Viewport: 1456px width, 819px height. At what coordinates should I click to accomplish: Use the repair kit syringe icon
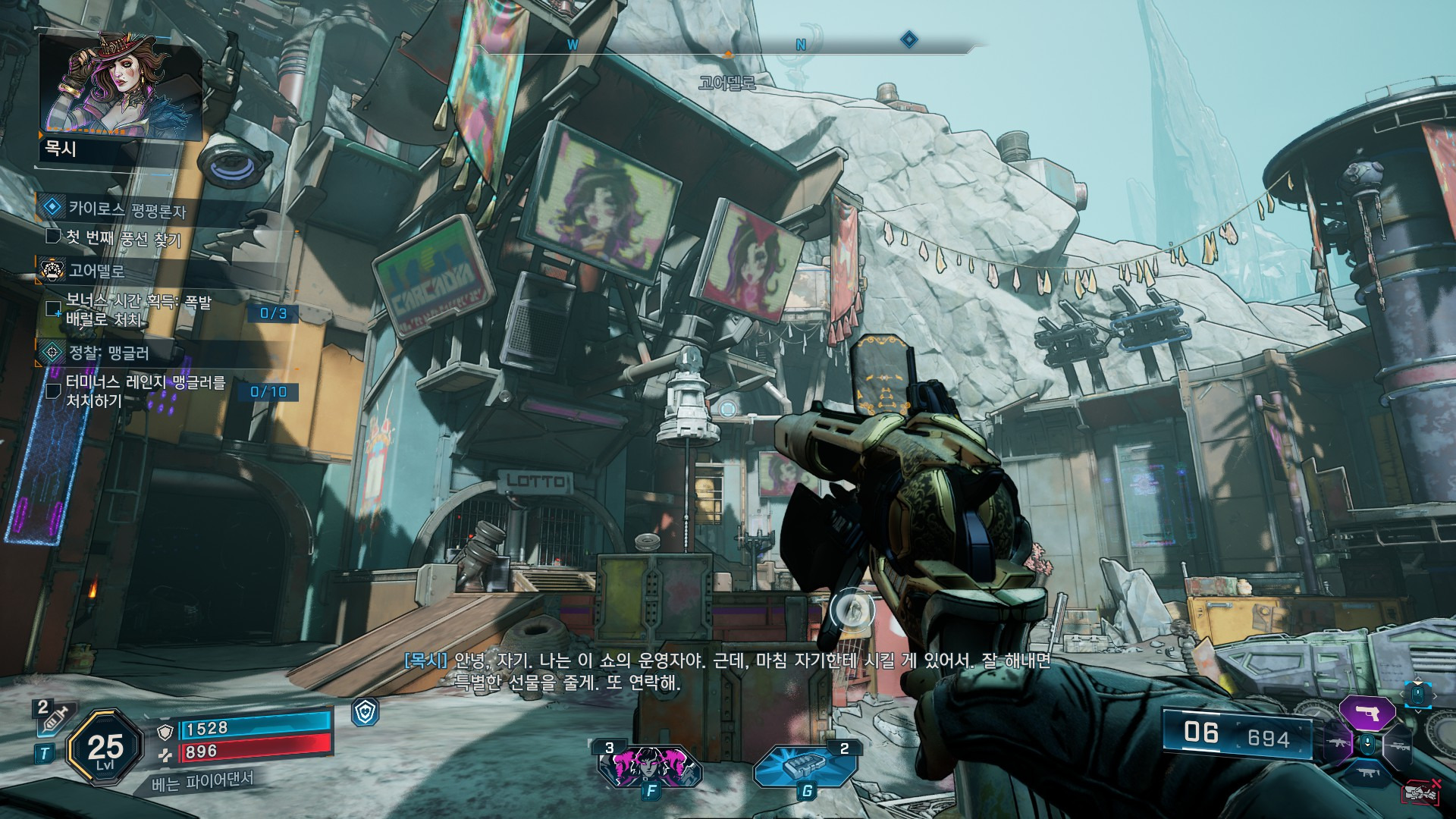point(50,717)
